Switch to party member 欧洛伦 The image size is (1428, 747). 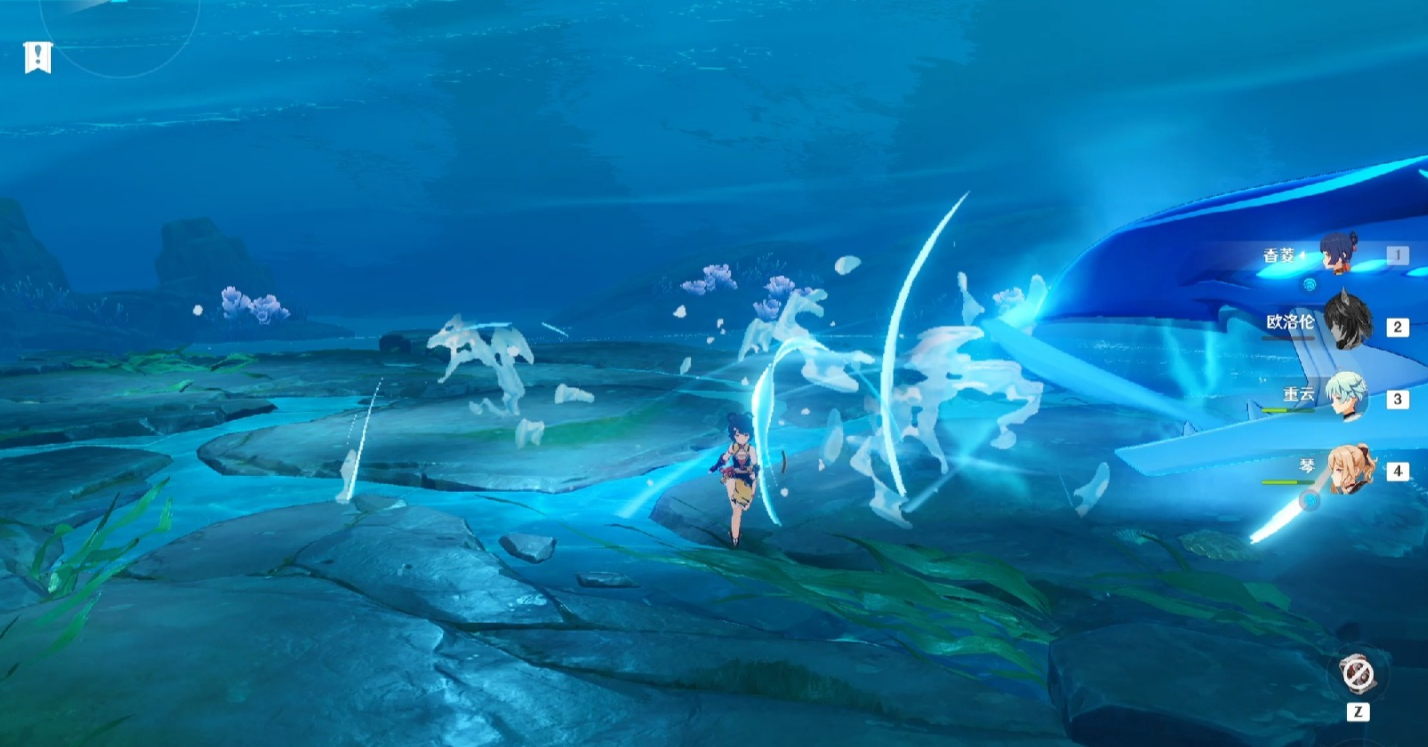(x=1346, y=324)
